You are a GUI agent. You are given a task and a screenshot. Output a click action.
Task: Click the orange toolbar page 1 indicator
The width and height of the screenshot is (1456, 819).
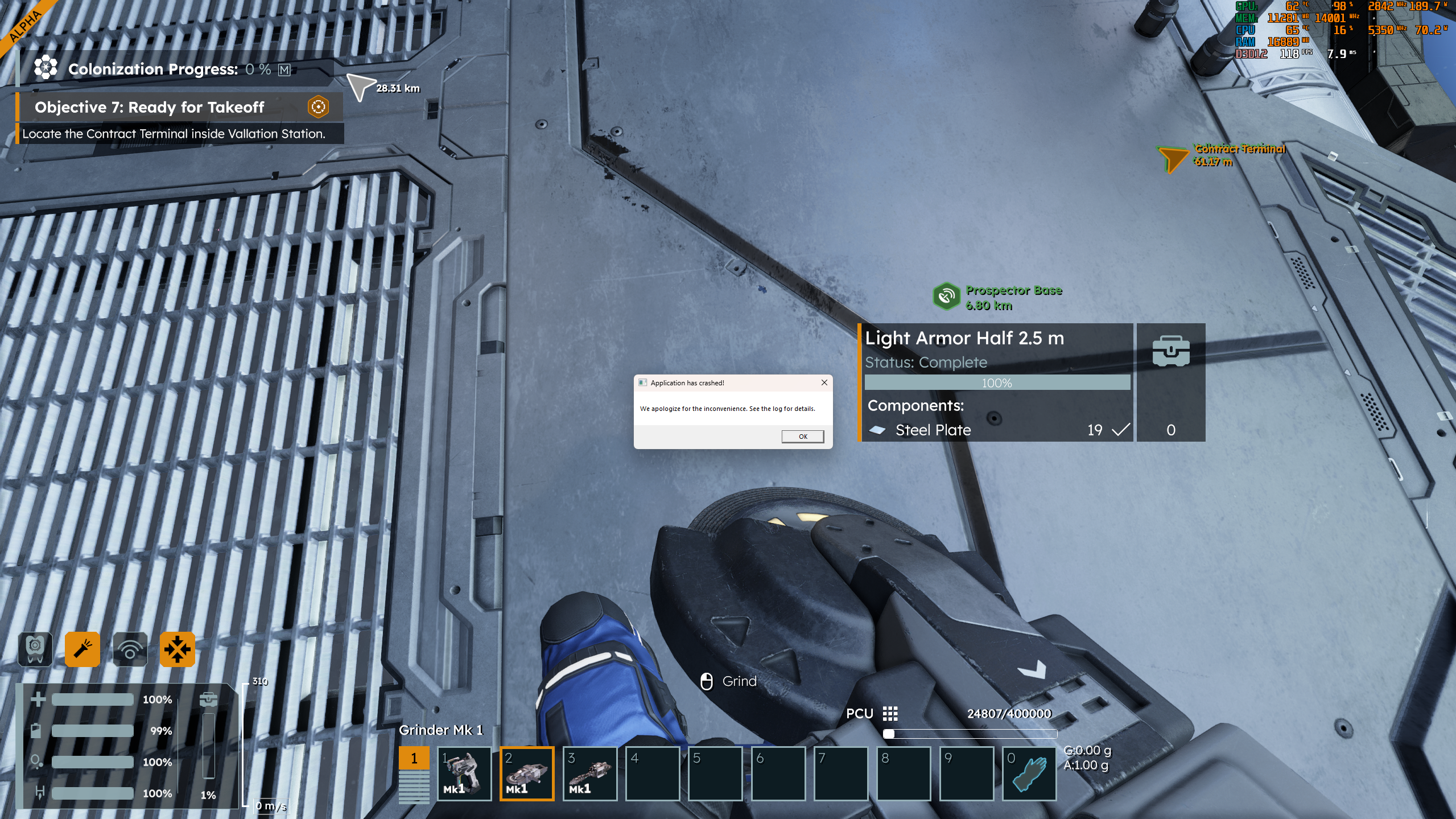click(x=414, y=758)
